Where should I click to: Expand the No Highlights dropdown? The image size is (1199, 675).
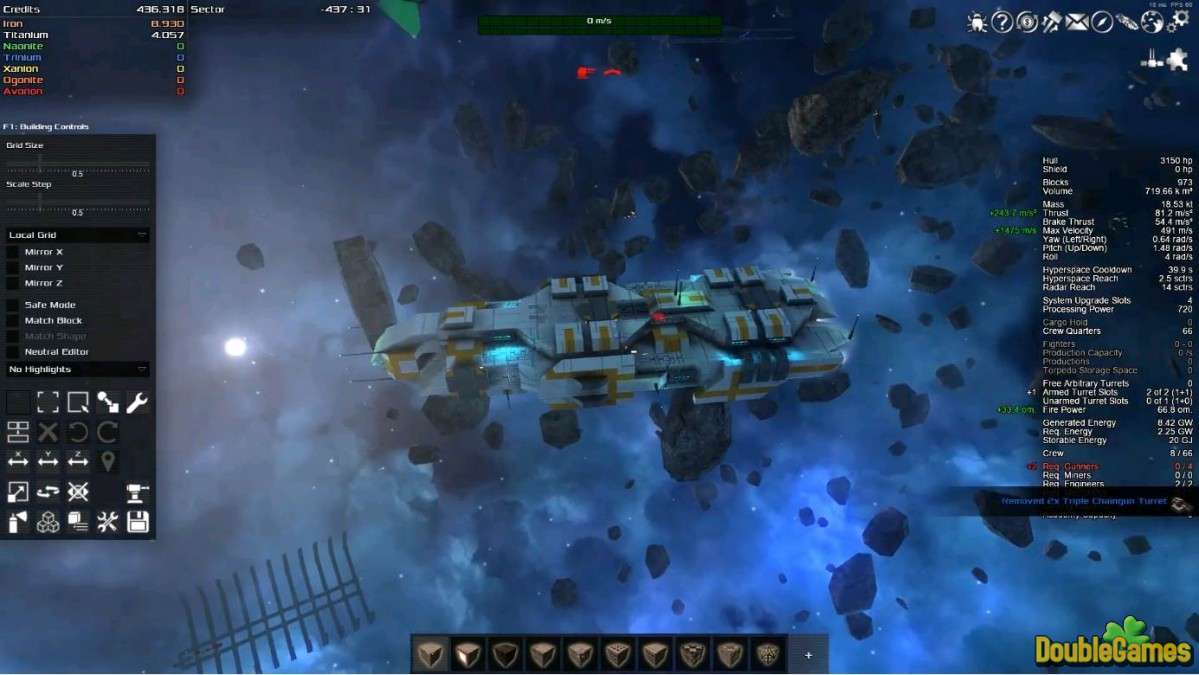point(78,370)
